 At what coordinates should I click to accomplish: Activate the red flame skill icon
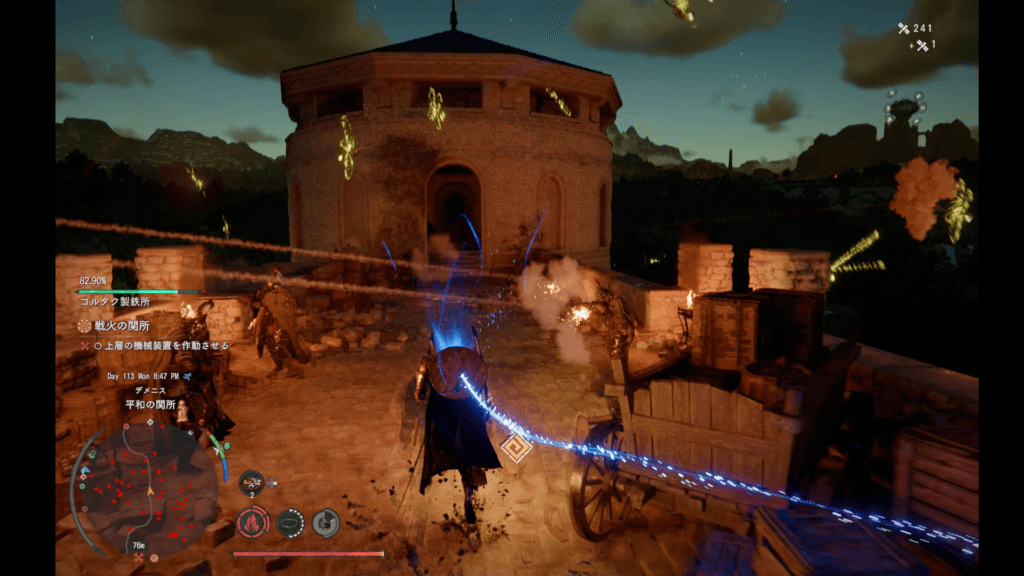click(x=252, y=521)
